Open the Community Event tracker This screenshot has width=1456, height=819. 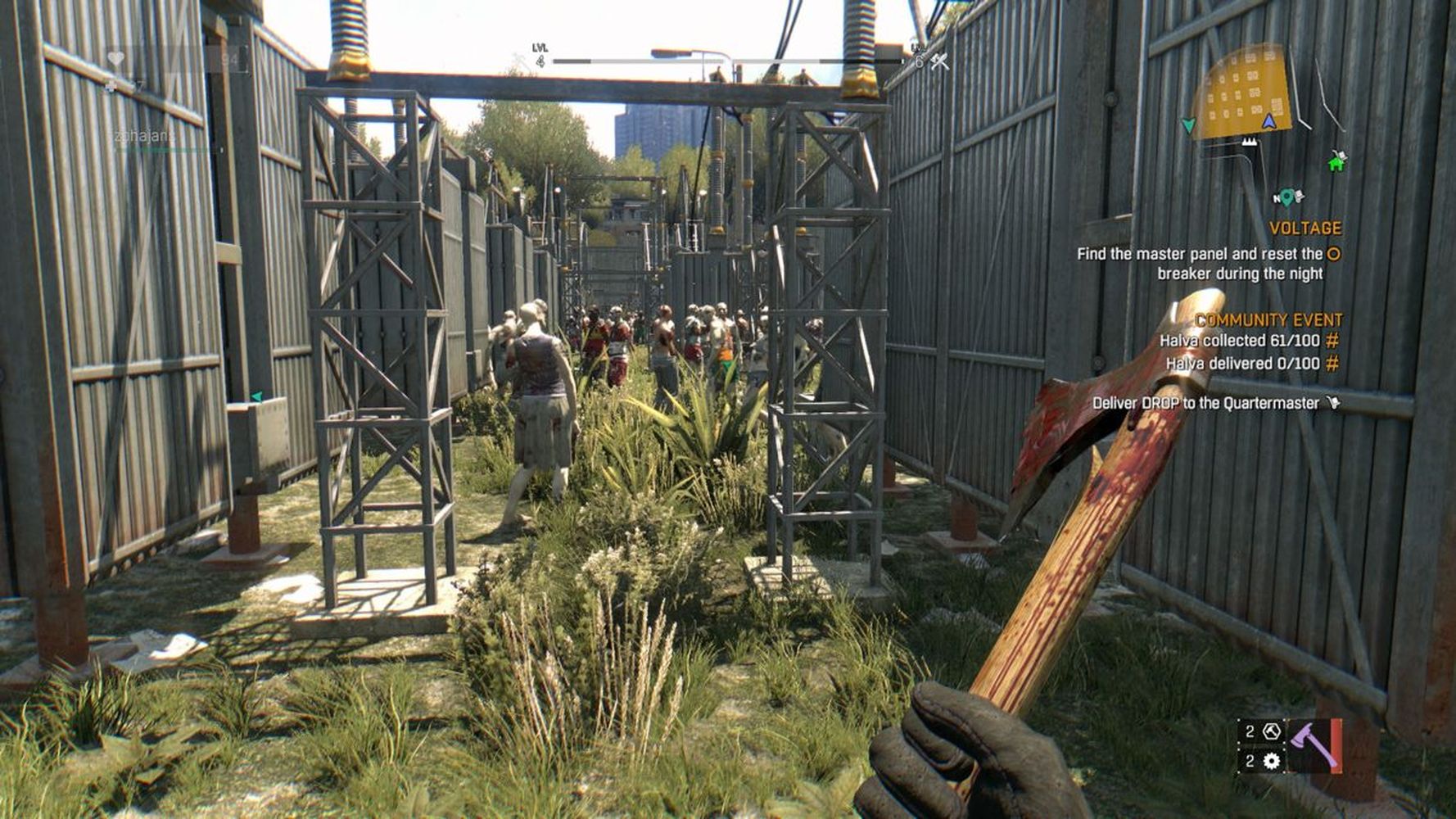[1268, 319]
